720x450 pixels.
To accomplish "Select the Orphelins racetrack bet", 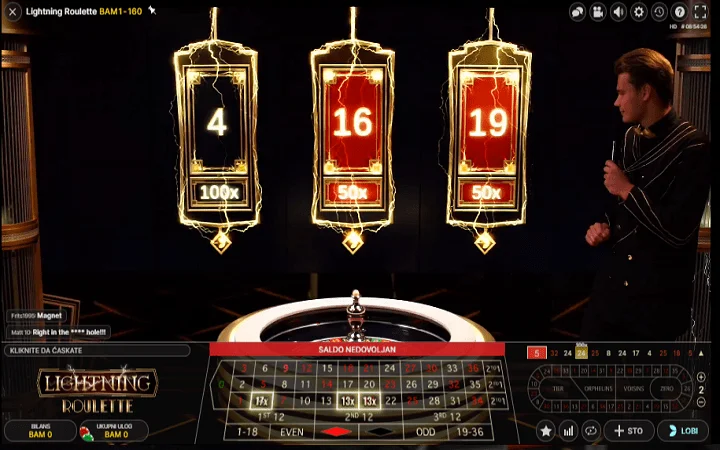I will coord(597,388).
